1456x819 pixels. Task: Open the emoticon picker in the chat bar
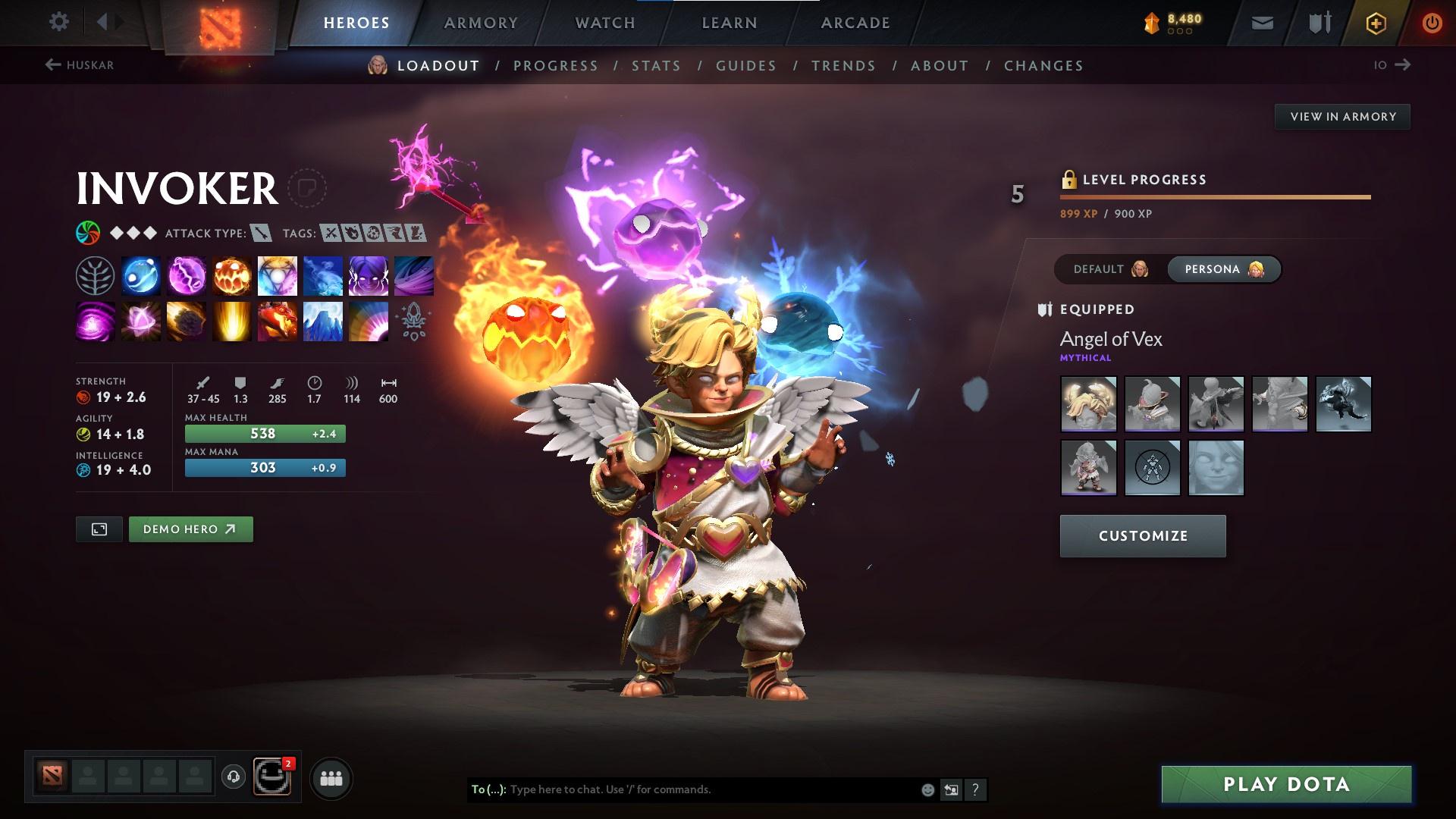coord(927,789)
